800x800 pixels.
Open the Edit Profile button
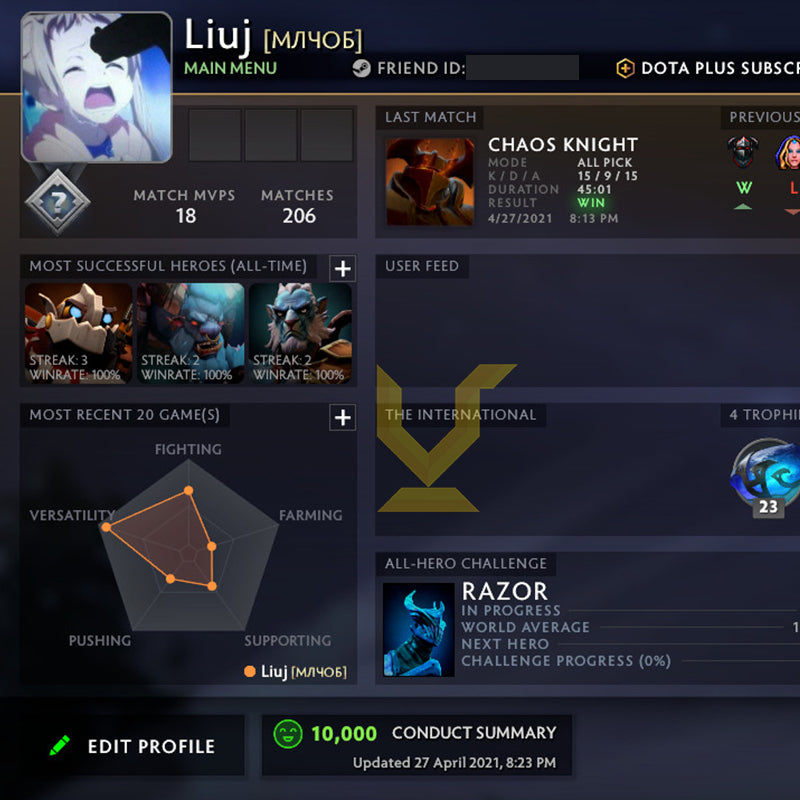(133, 746)
